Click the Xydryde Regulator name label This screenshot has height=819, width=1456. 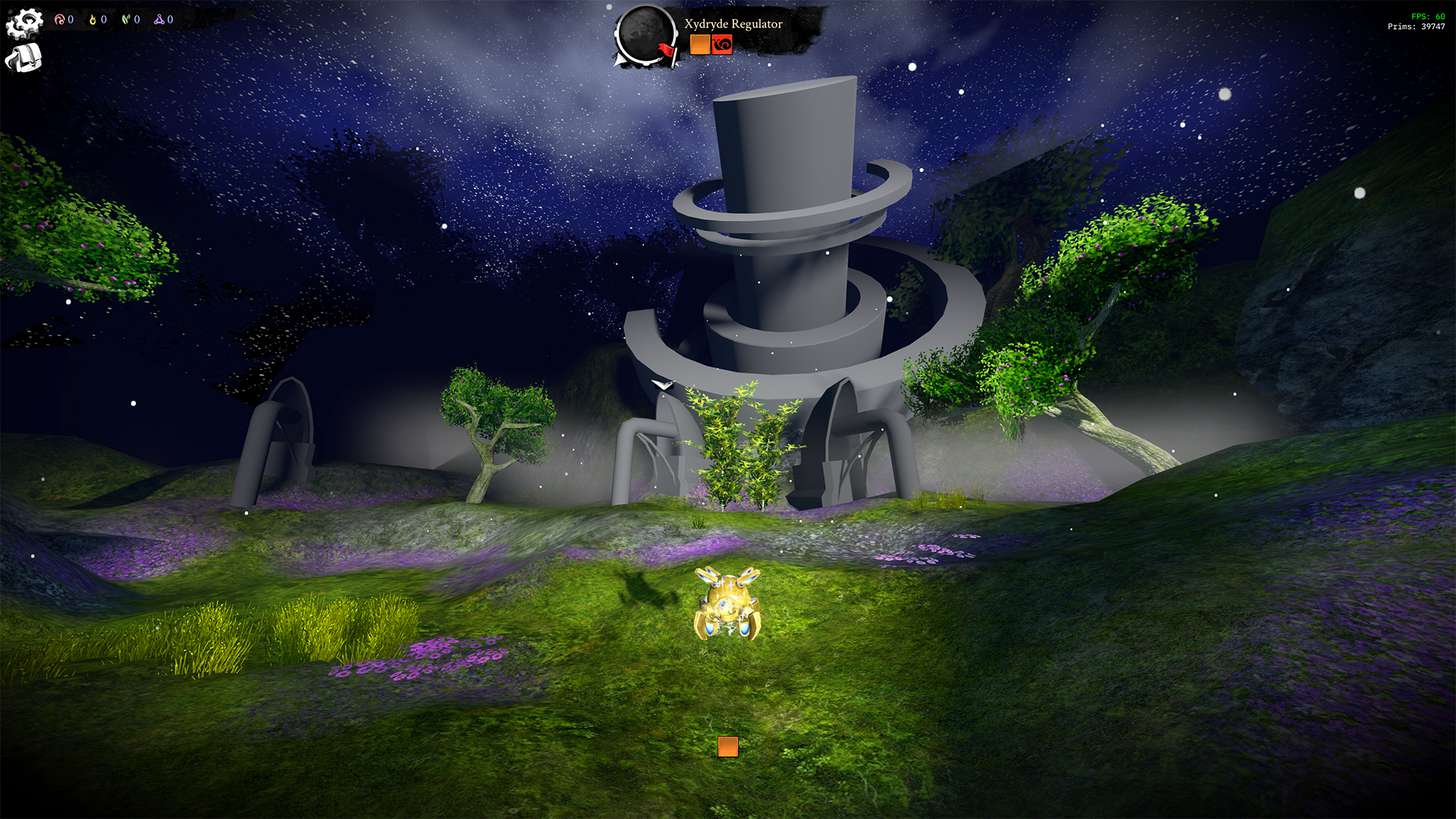pyautogui.click(x=732, y=24)
